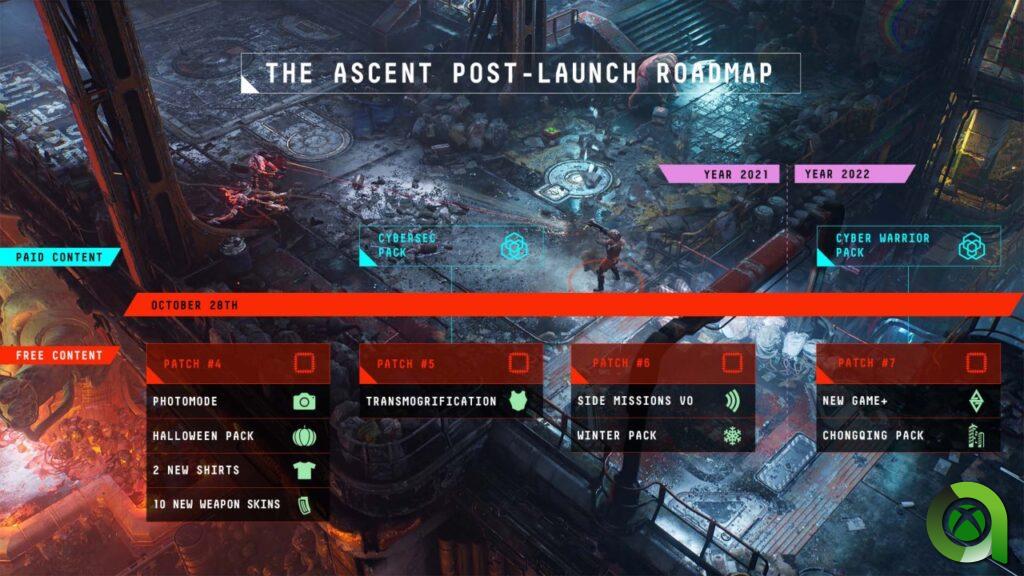Select the CyberSec Pack box
The width and height of the screenshot is (1024, 576).
[x=452, y=245]
